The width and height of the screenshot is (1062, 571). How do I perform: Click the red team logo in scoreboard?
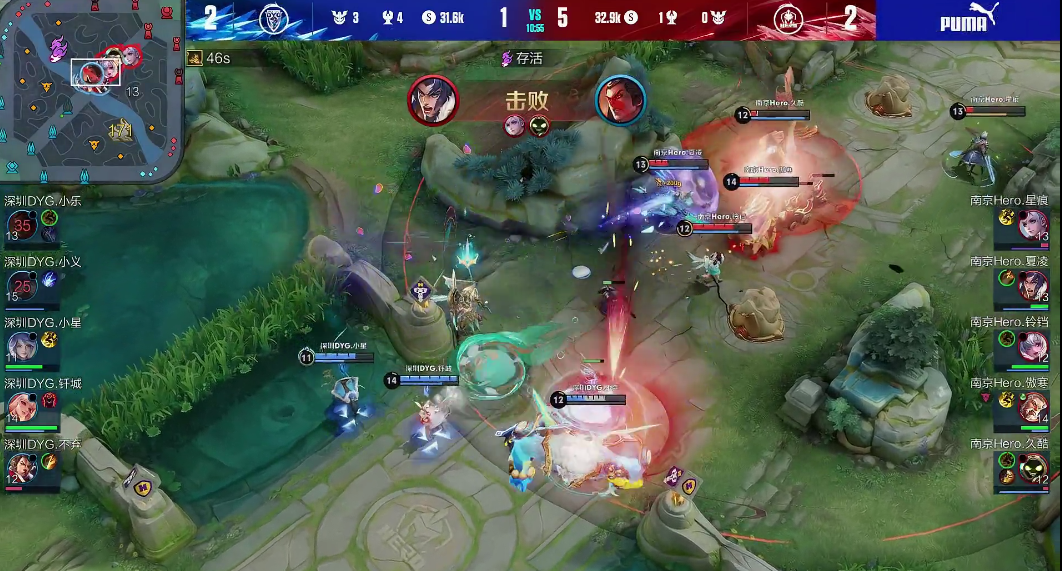pos(789,19)
